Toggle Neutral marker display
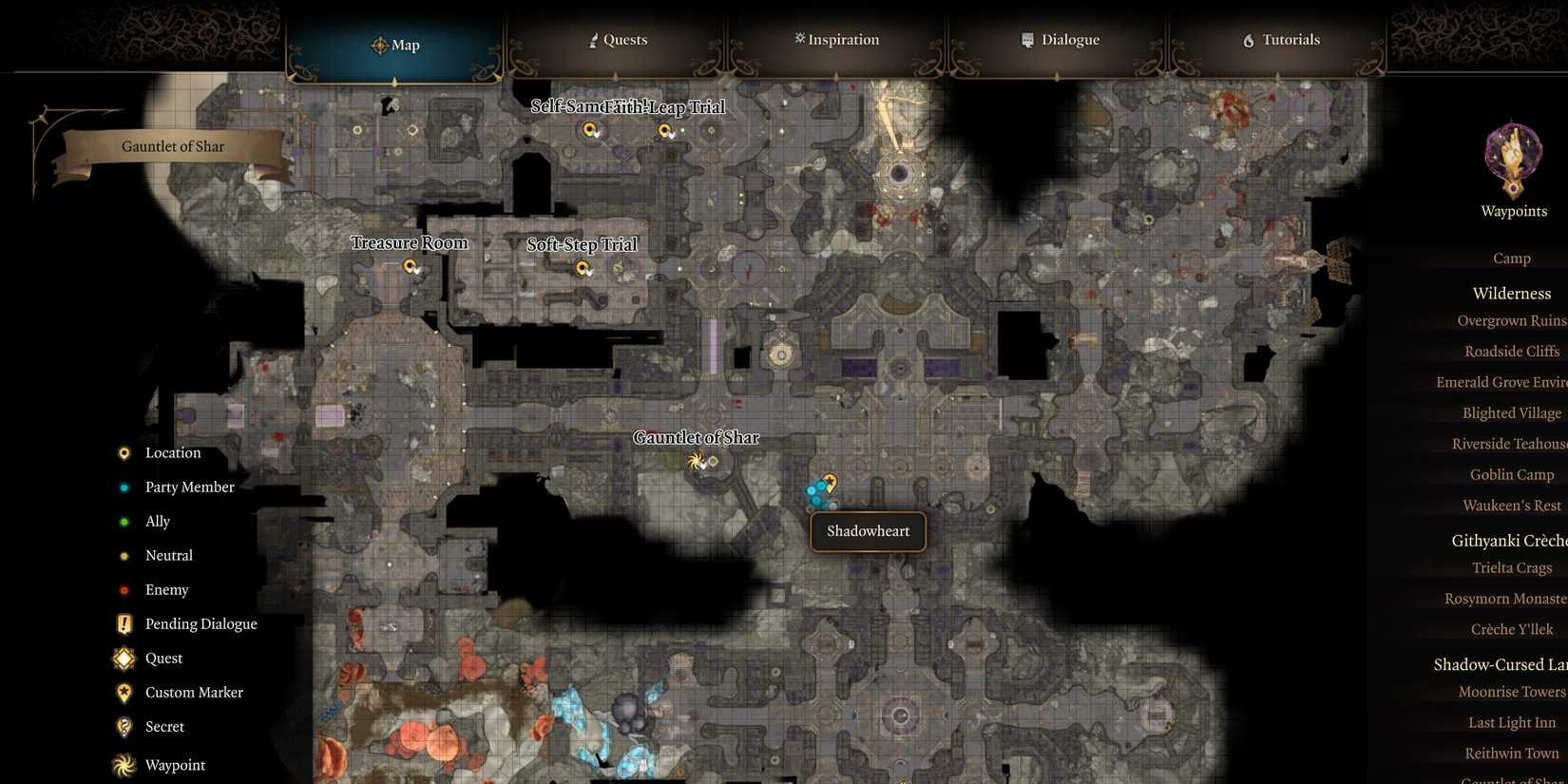Screen dimensions: 1568x784 [124, 555]
